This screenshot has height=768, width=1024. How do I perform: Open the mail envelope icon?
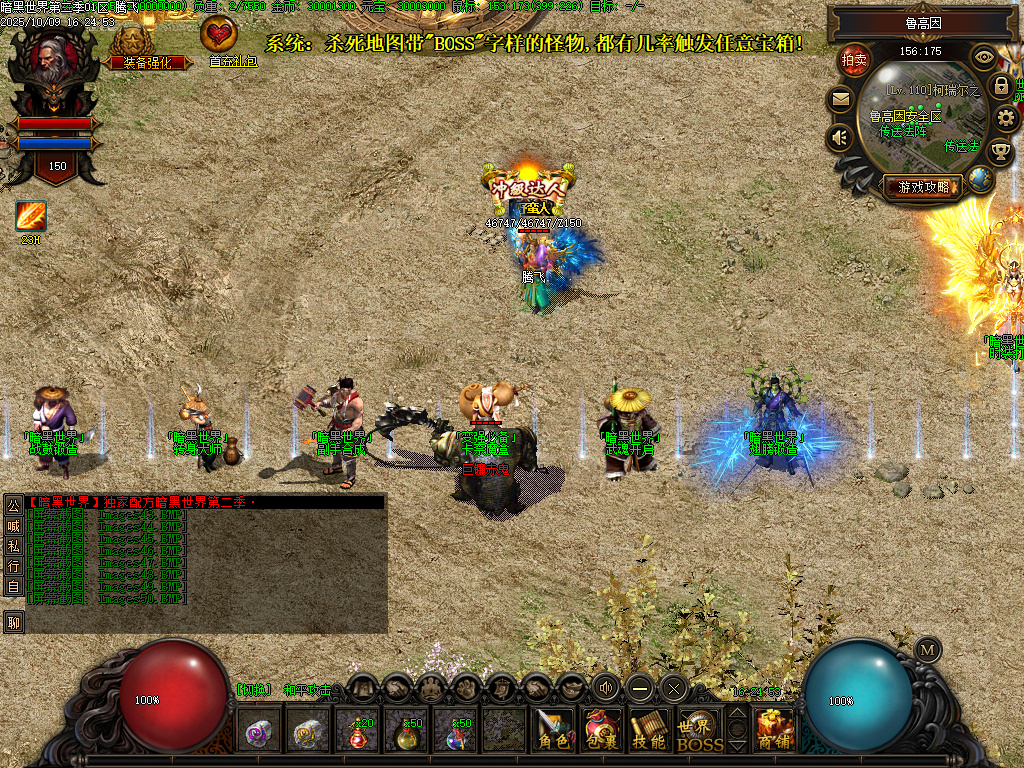(840, 99)
